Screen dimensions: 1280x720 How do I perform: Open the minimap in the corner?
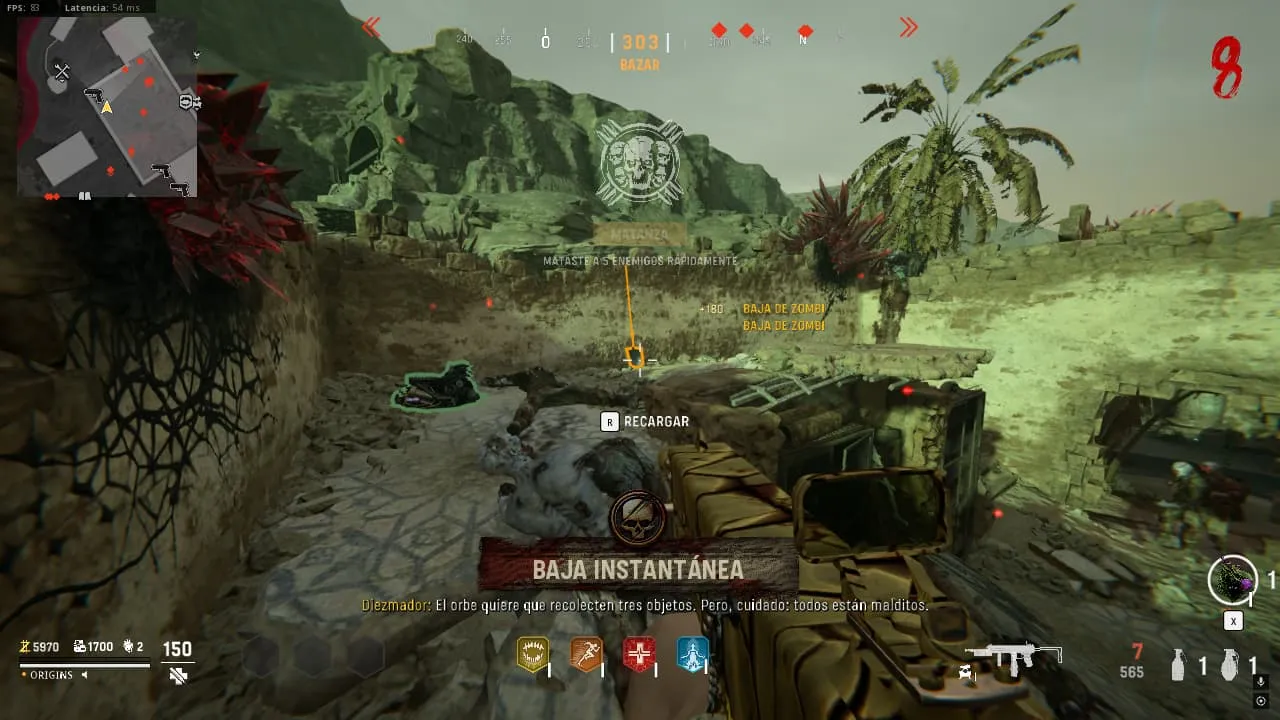click(107, 107)
